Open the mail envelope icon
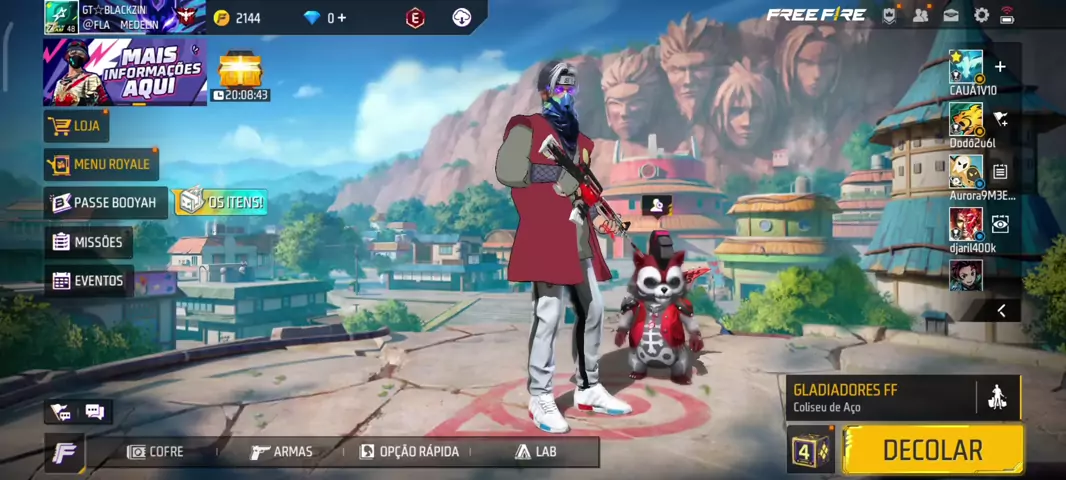The width and height of the screenshot is (1066, 480). point(951,15)
